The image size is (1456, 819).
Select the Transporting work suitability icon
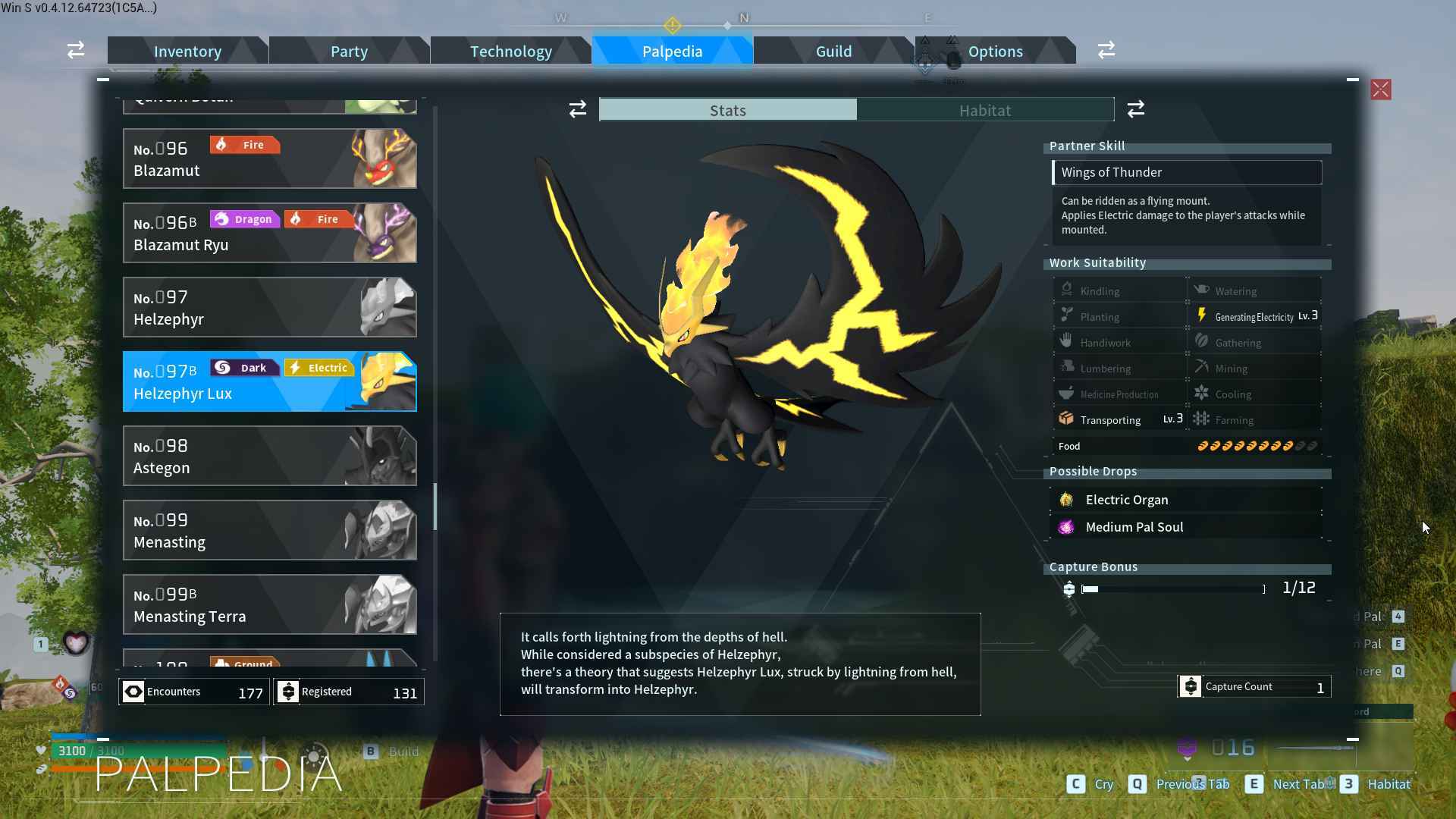1066,418
